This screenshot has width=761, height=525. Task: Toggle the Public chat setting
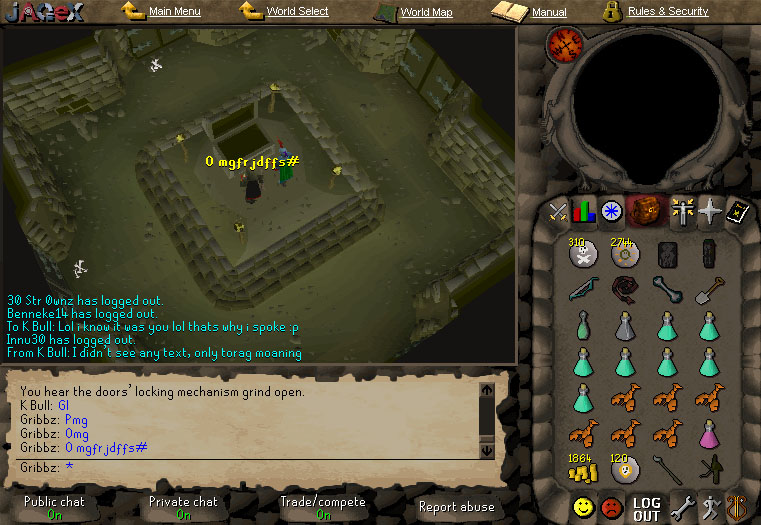coord(54,507)
